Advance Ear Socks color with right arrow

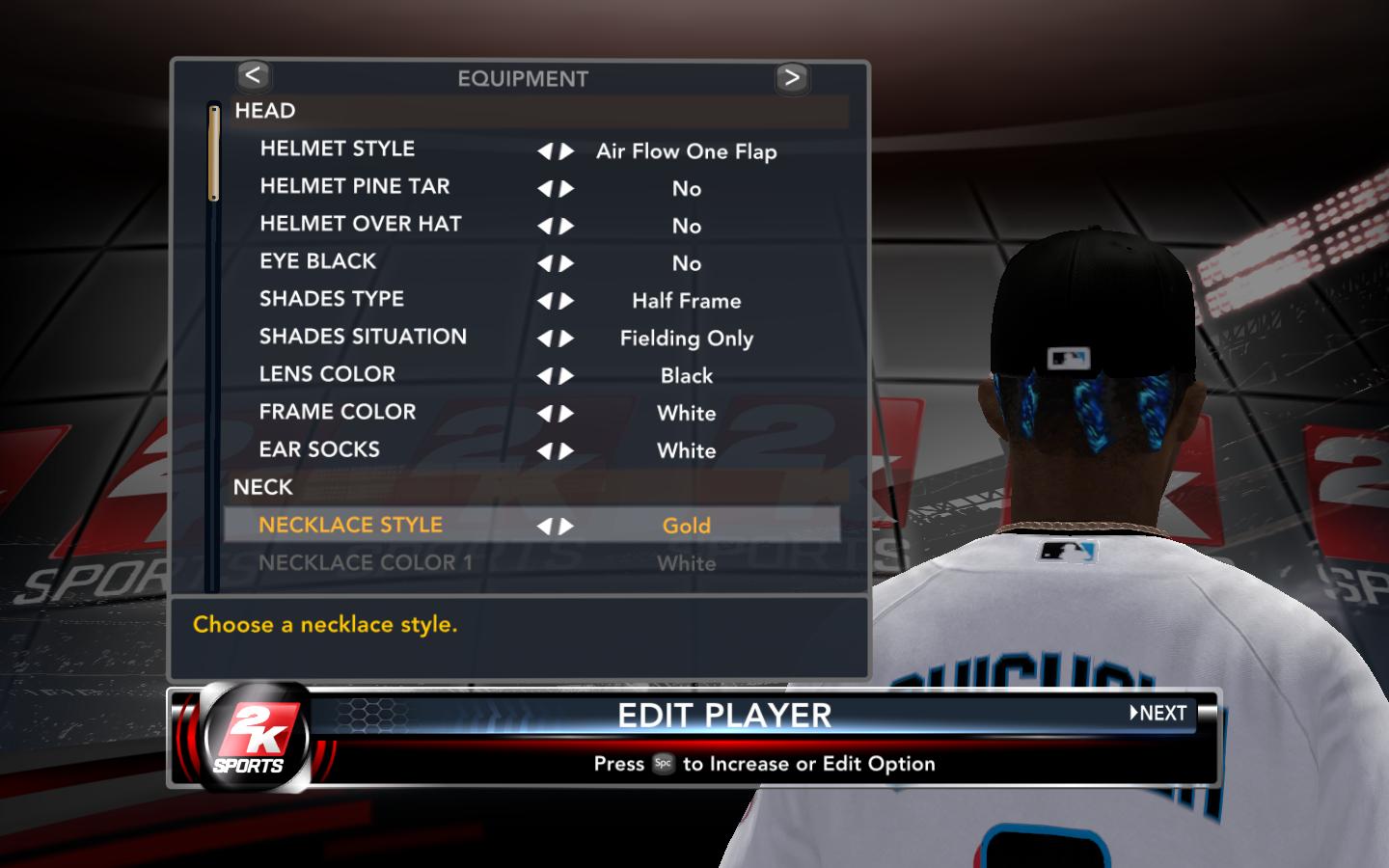(567, 451)
